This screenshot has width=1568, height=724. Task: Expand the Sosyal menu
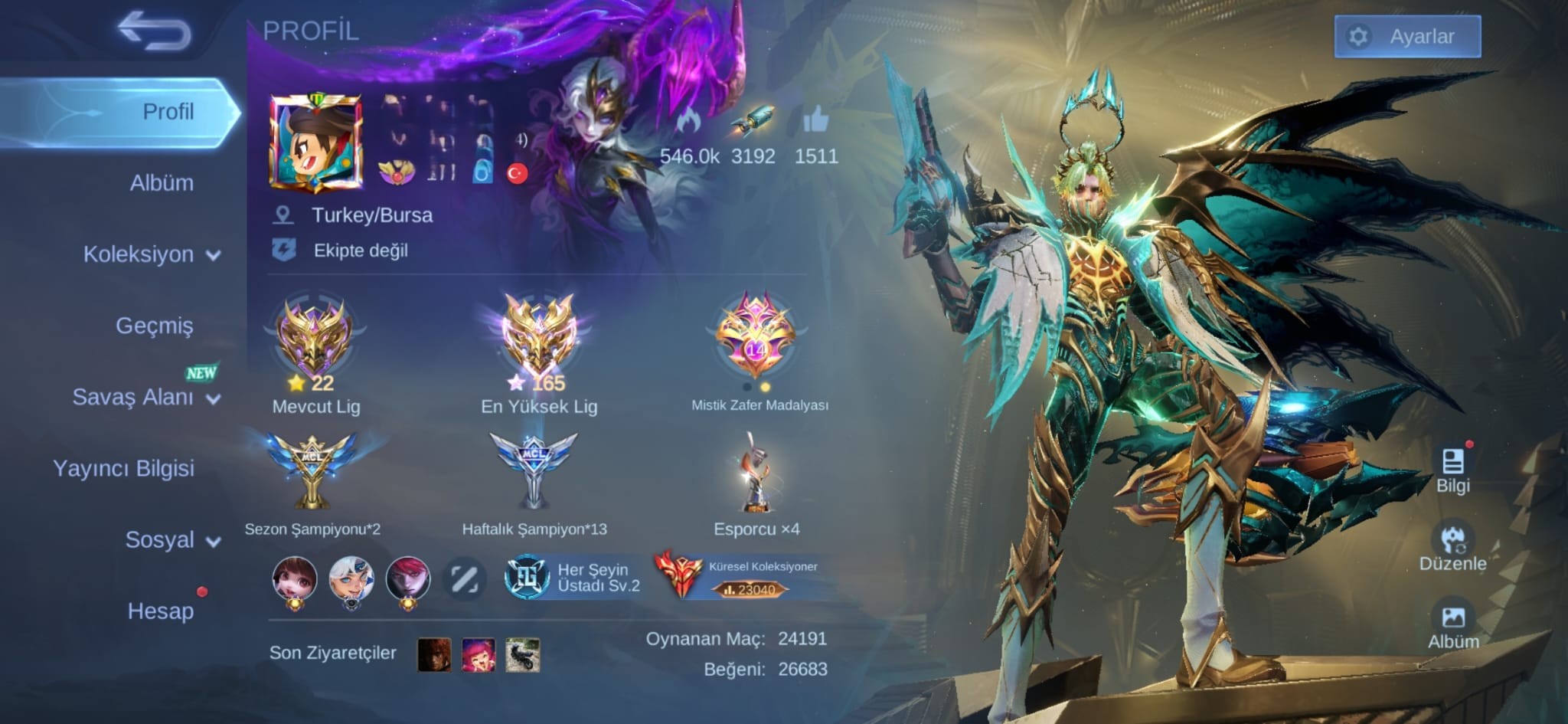(x=171, y=539)
